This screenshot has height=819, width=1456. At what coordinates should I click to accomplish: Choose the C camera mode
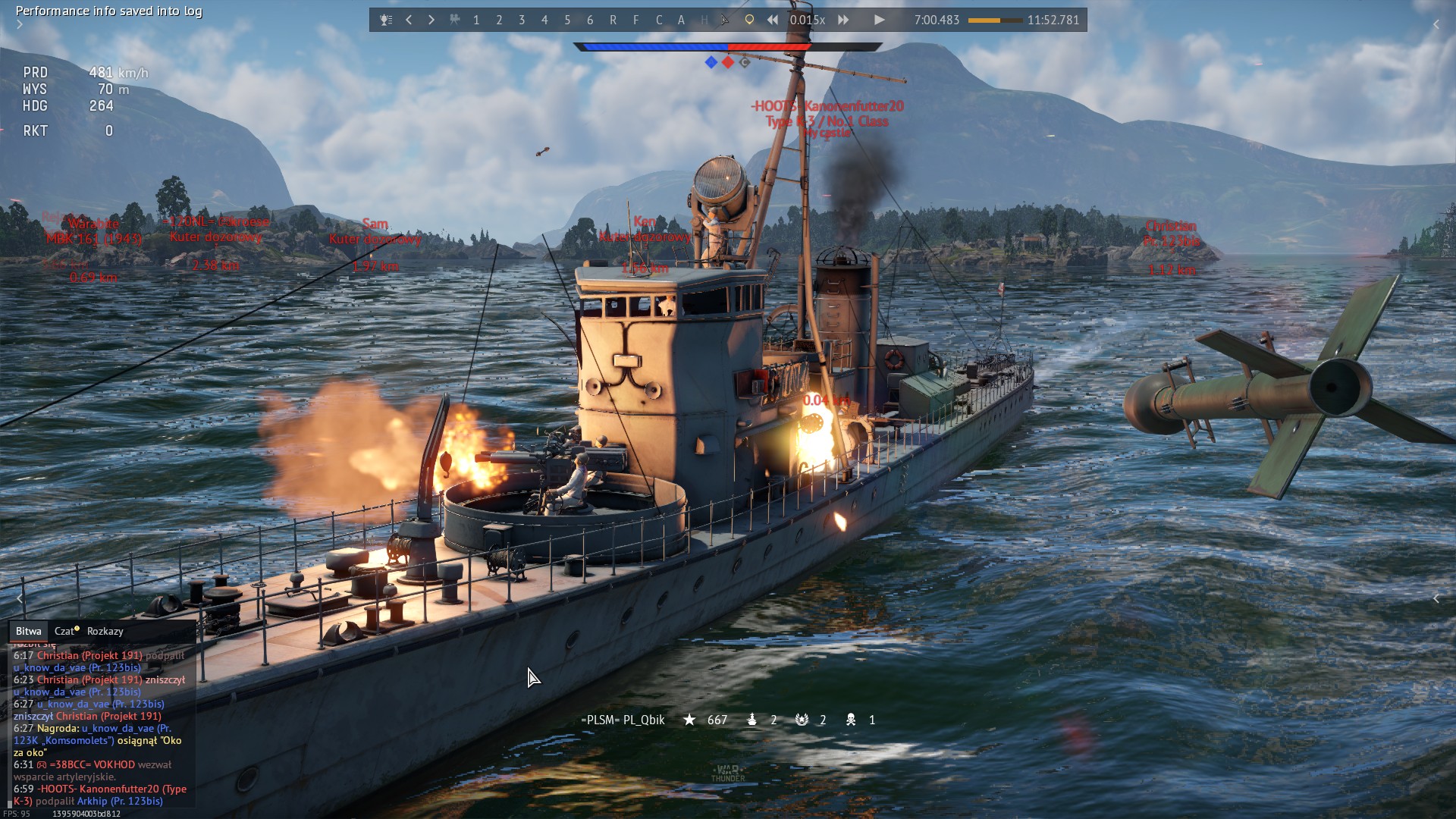658,20
